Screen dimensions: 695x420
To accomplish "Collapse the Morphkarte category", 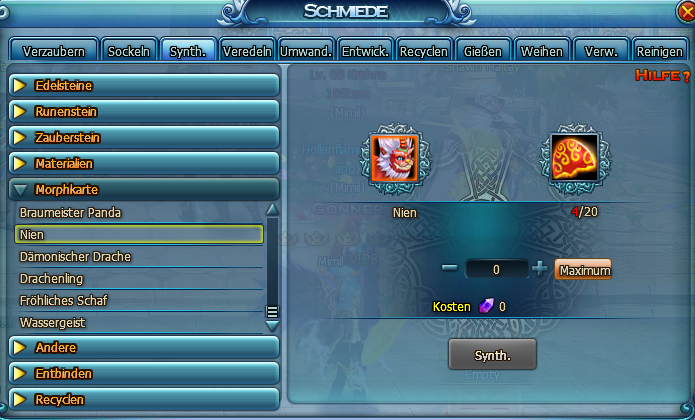I will pyautogui.click(x=143, y=189).
